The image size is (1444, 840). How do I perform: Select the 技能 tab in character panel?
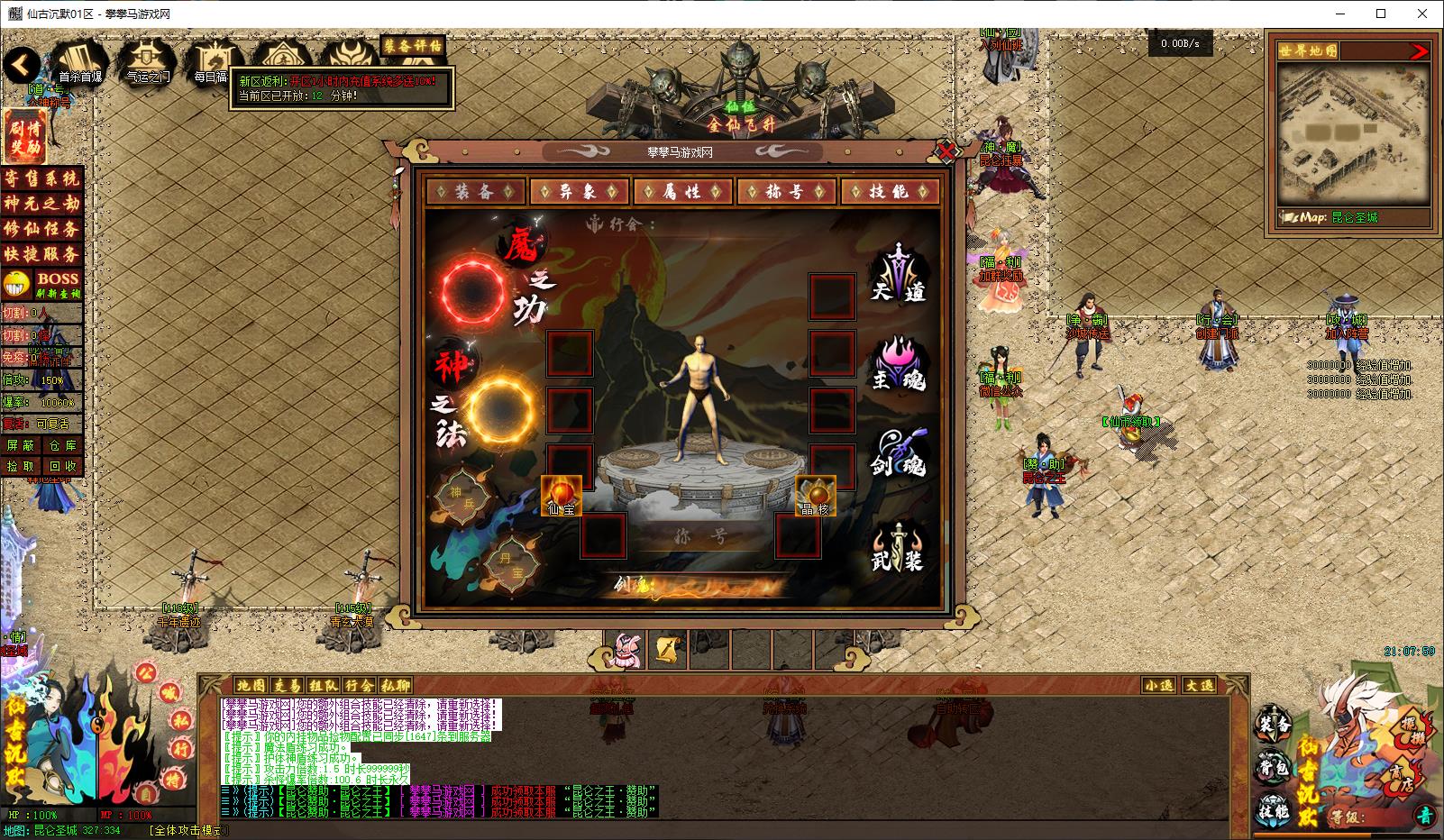pos(890,191)
